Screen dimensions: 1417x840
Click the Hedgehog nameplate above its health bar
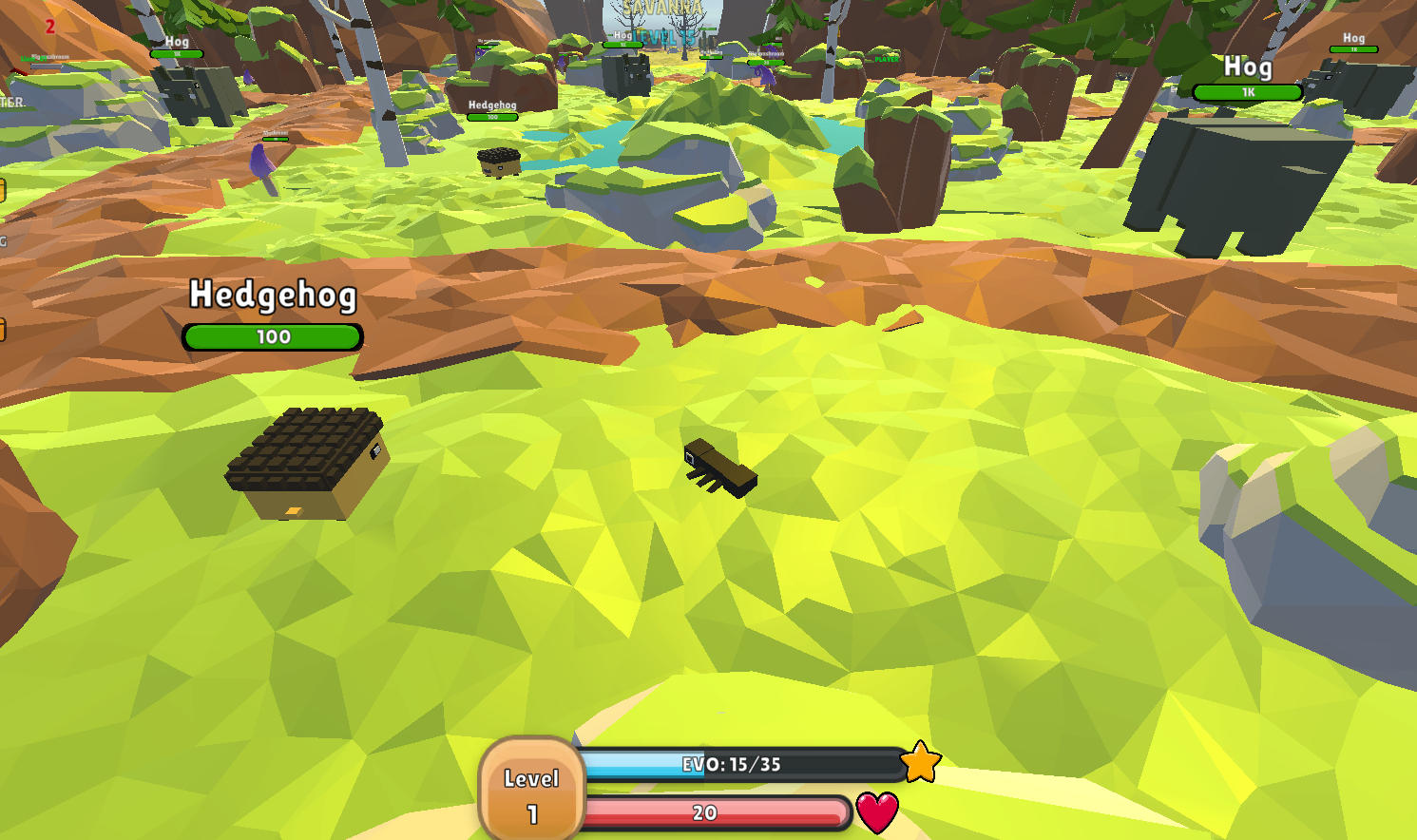(x=272, y=296)
